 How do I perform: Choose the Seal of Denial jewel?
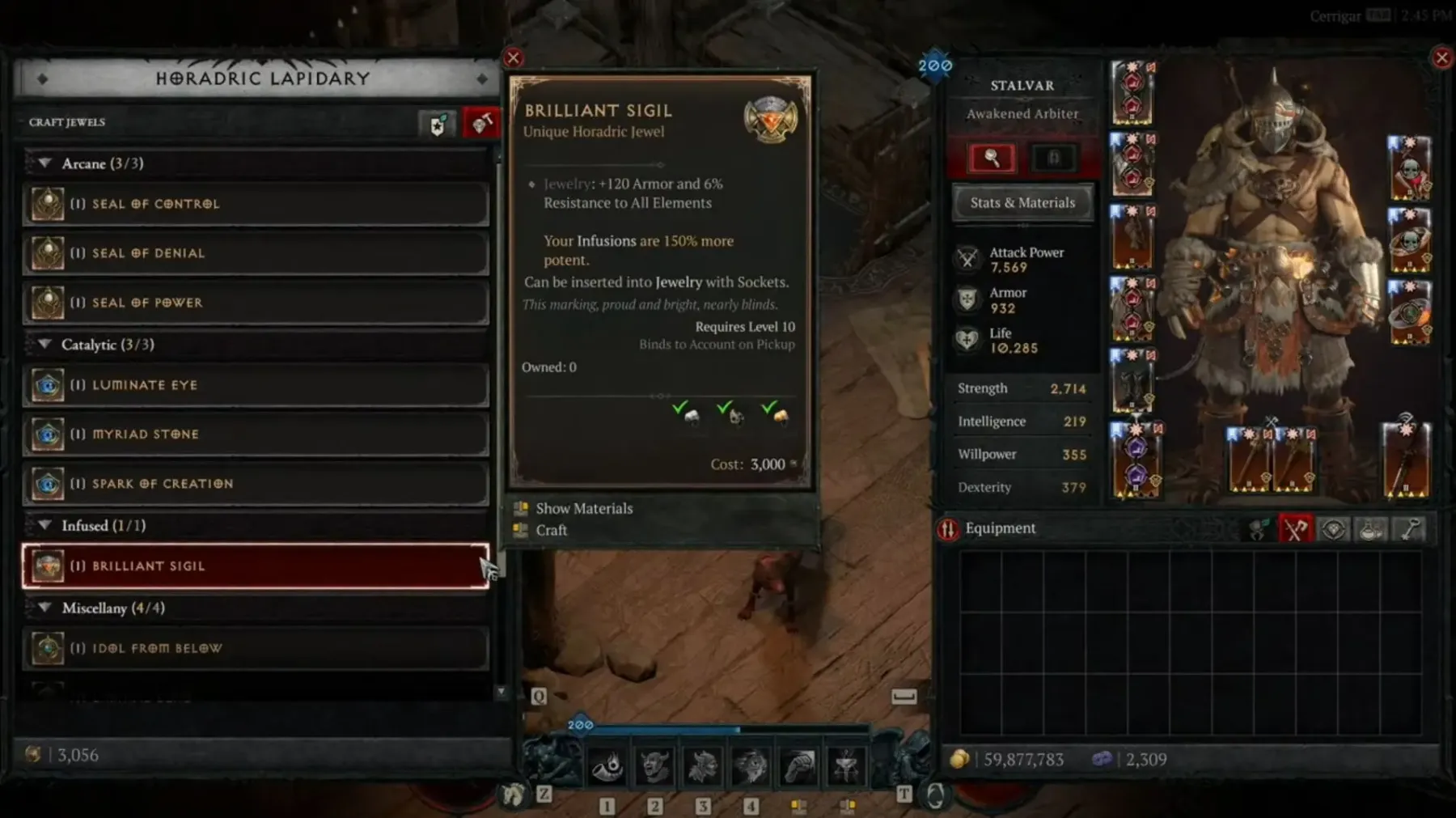(256, 253)
